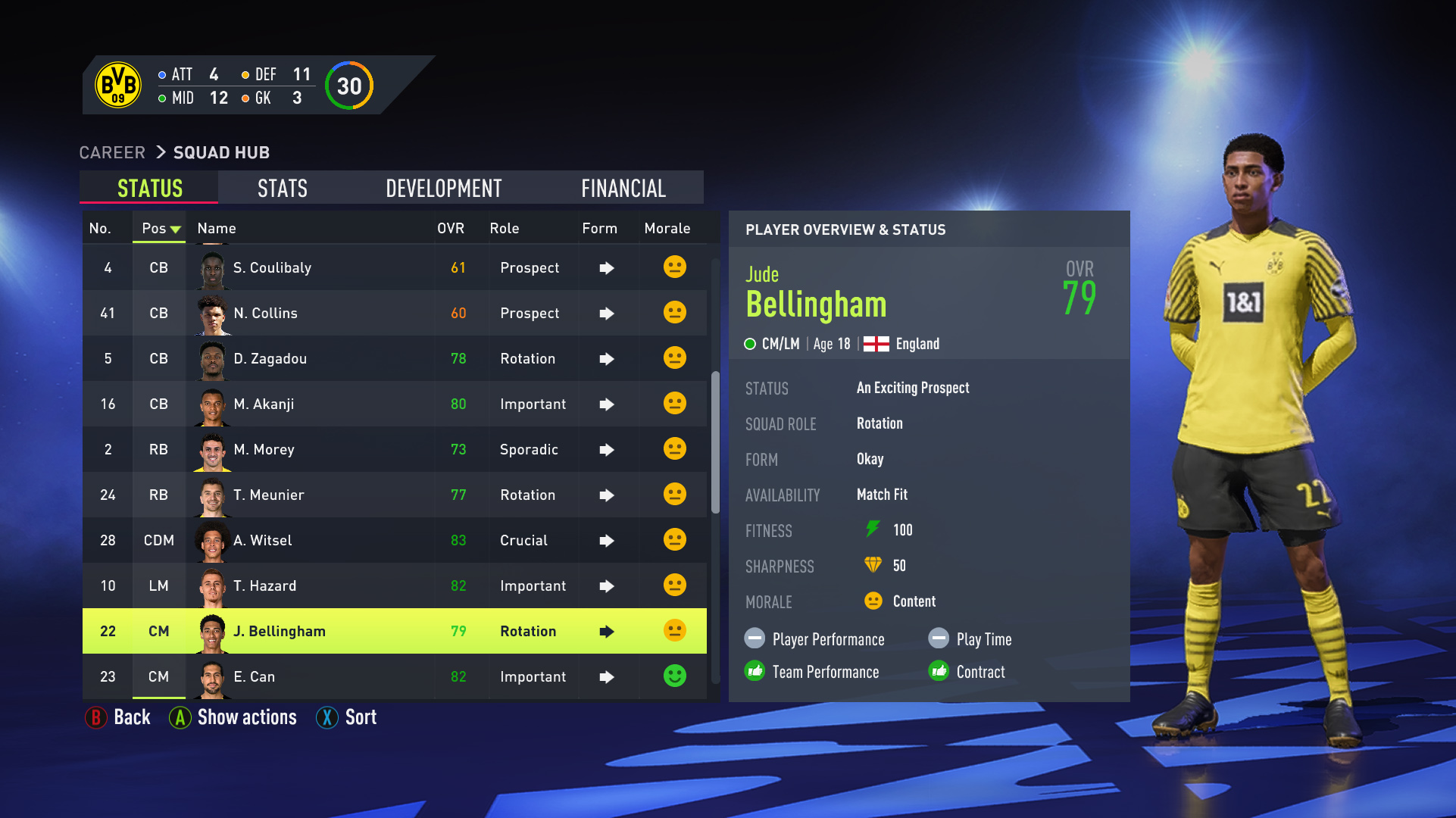1456x818 pixels.
Task: Sort squad list by Pos column
Action: click(x=159, y=228)
